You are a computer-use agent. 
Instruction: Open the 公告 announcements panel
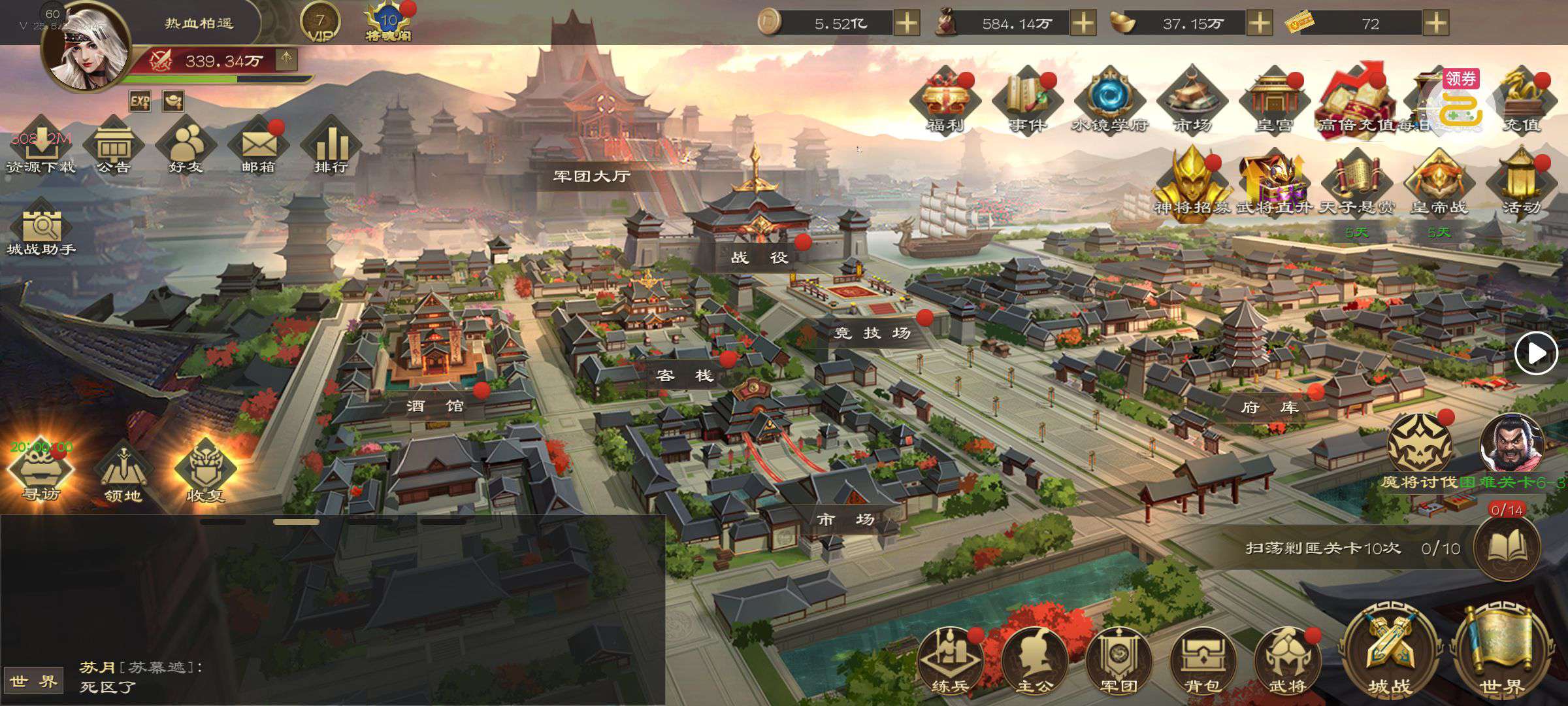(114, 146)
